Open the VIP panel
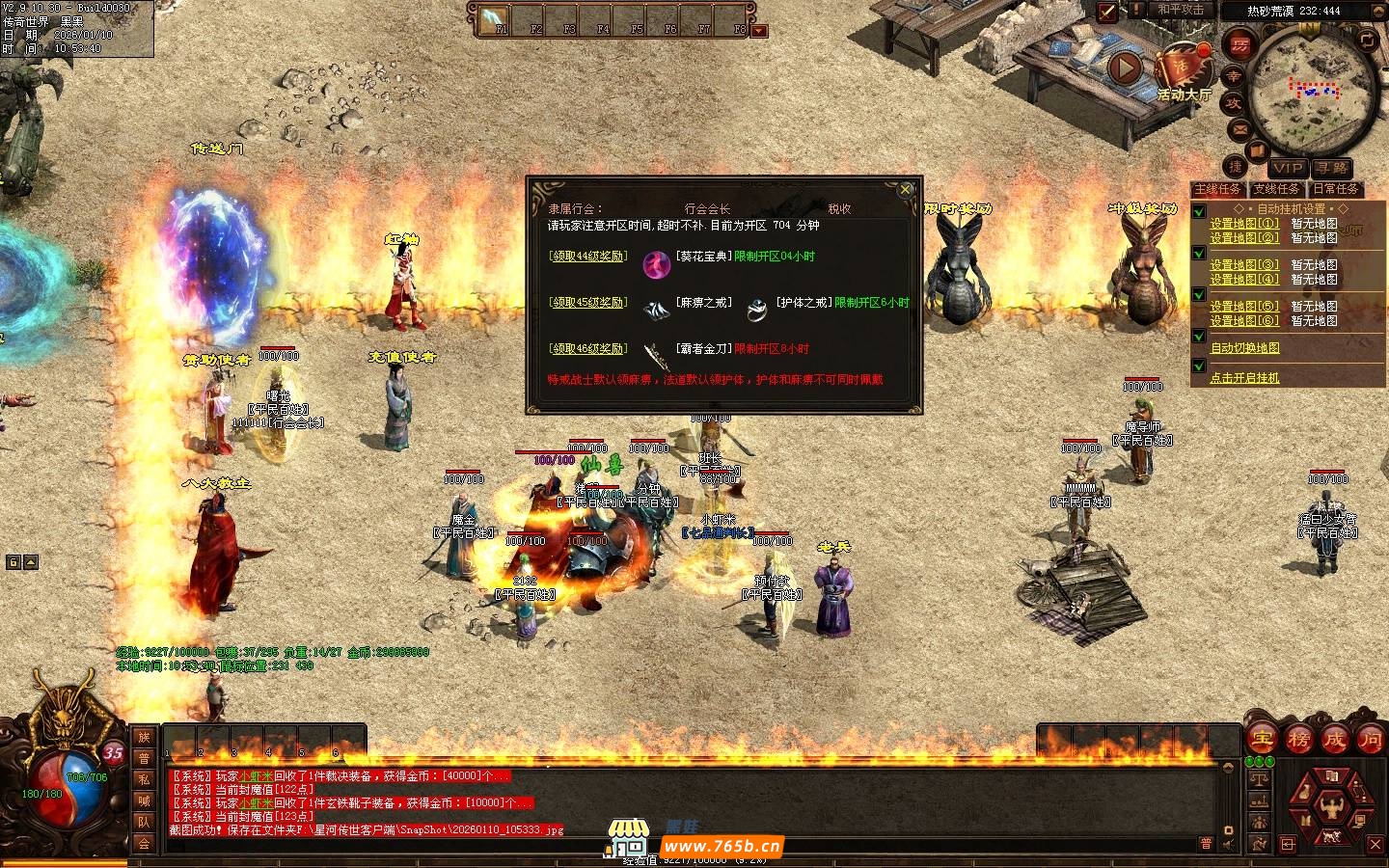 point(1287,168)
